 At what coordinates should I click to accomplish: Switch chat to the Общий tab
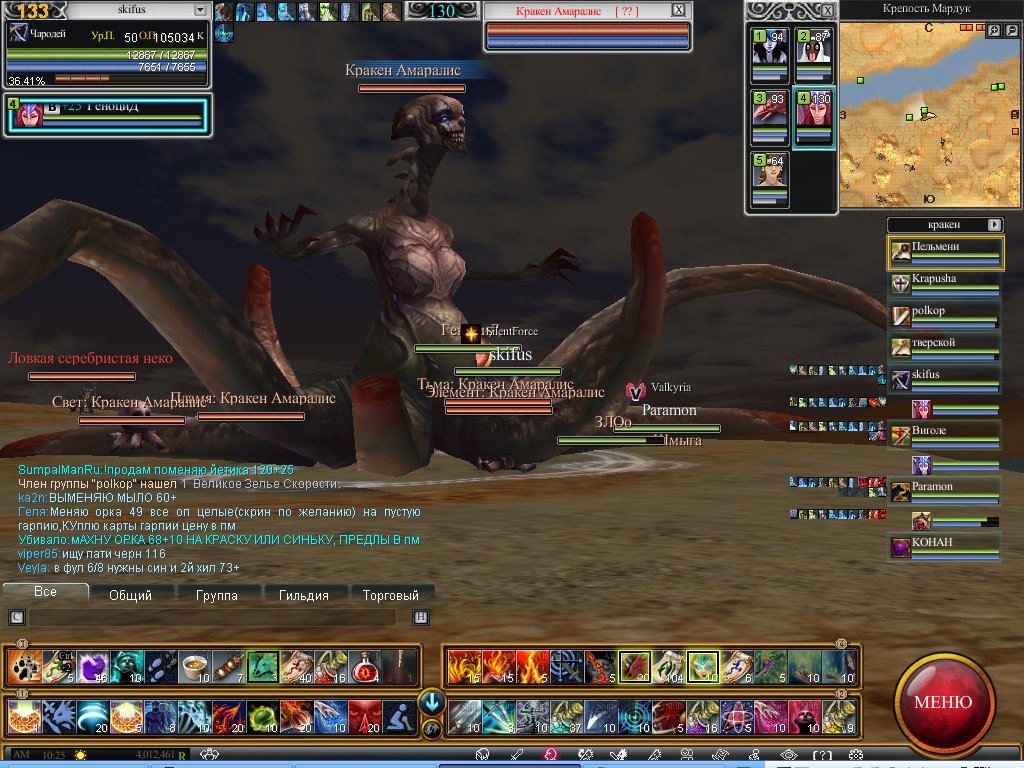click(x=130, y=595)
